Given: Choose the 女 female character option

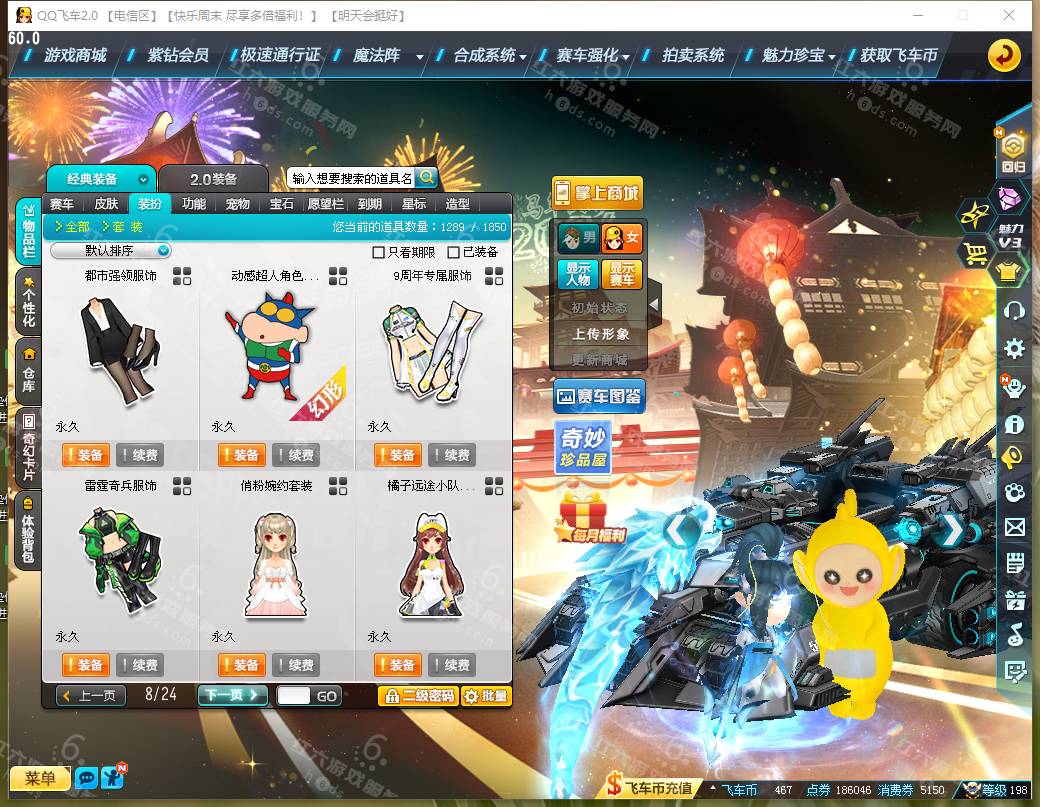Looking at the screenshot, I should point(621,239).
